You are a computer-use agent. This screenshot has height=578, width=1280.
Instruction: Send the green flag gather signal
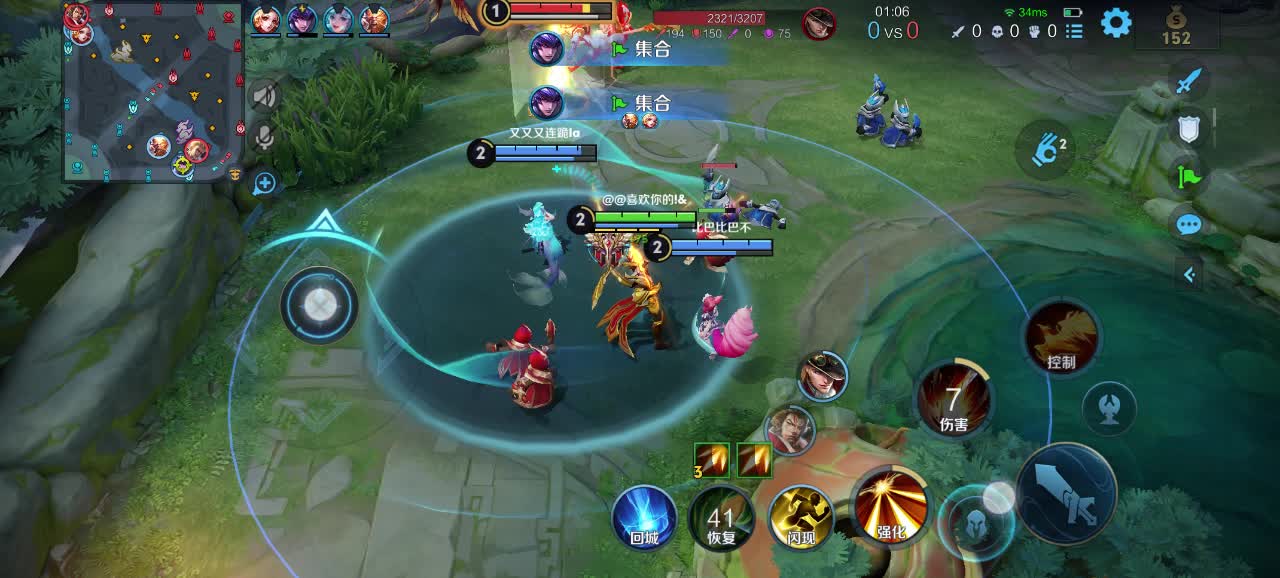[1188, 178]
